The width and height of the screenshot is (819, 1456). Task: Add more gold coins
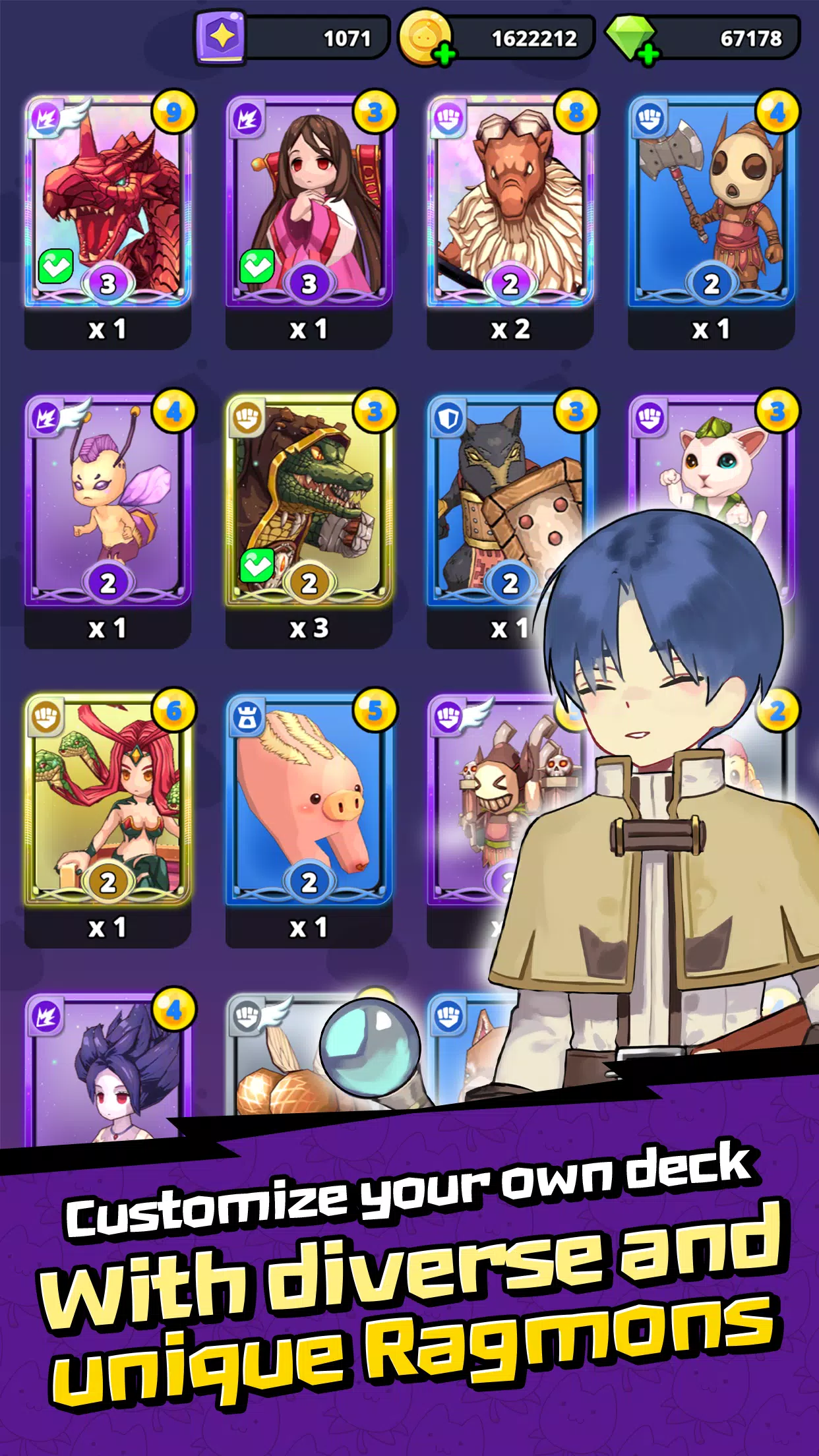(445, 54)
